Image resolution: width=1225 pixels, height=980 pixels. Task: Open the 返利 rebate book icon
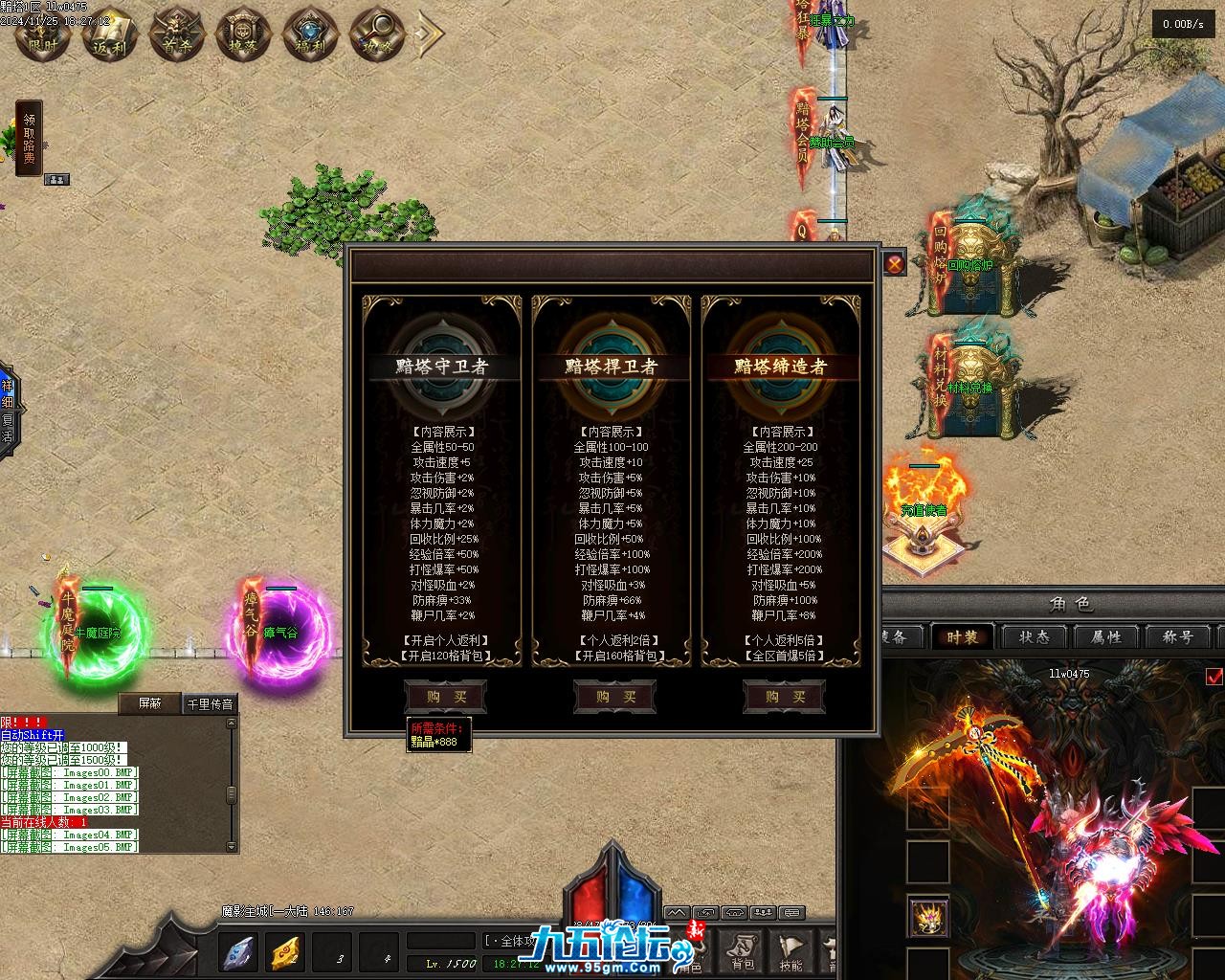coord(109,33)
